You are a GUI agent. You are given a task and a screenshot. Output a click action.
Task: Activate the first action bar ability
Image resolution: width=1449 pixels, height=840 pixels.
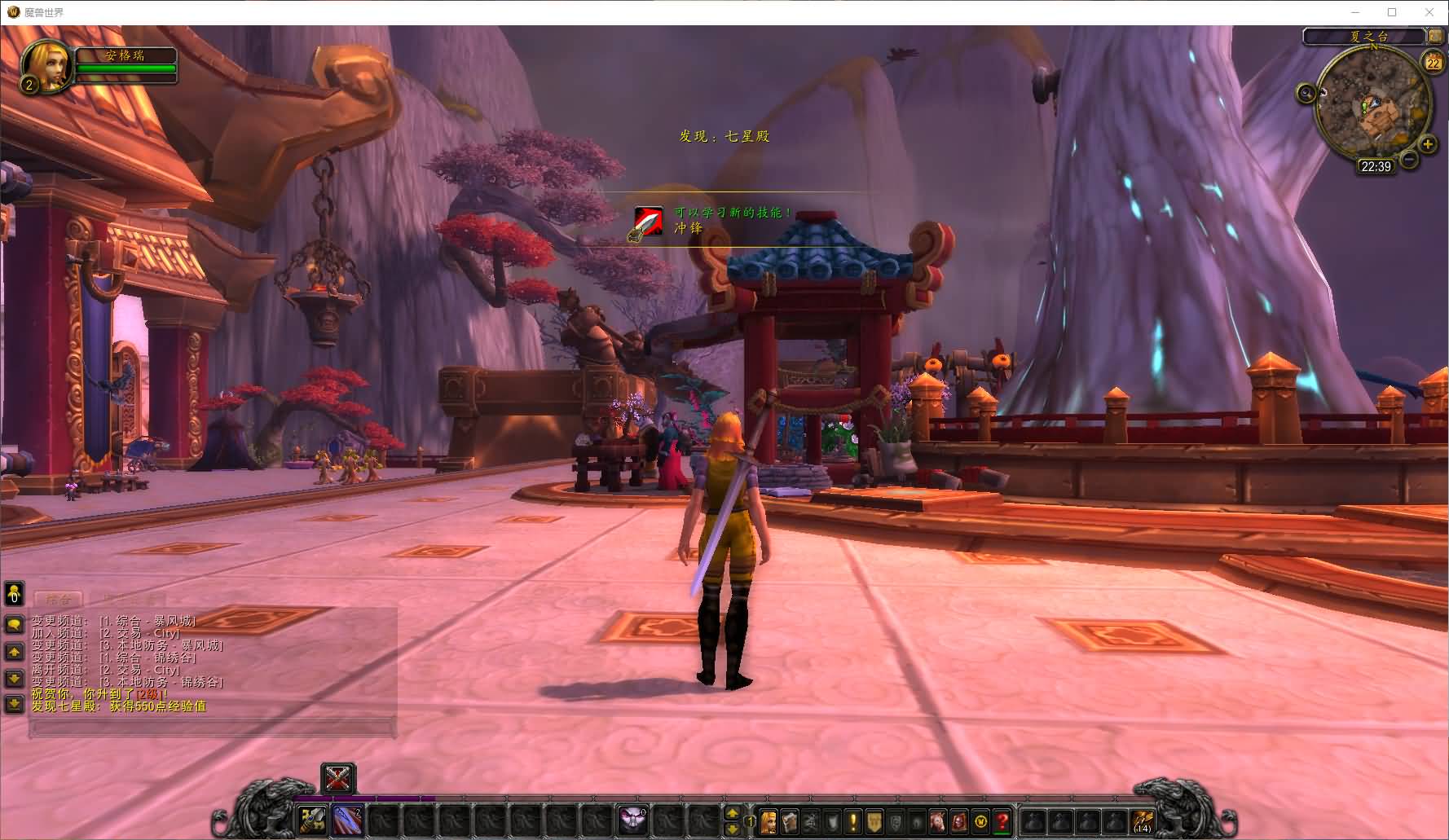(x=311, y=820)
